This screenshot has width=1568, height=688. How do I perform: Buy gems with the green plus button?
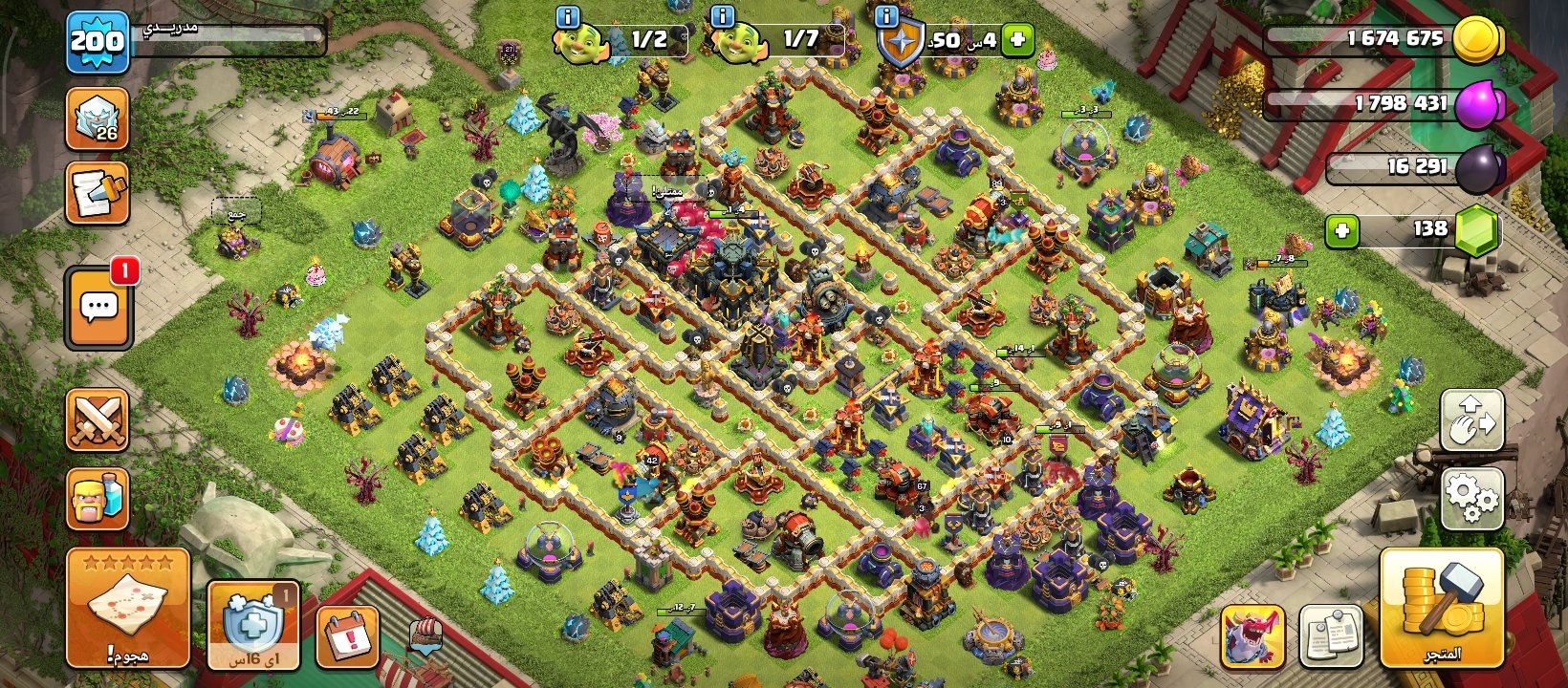(x=1342, y=230)
